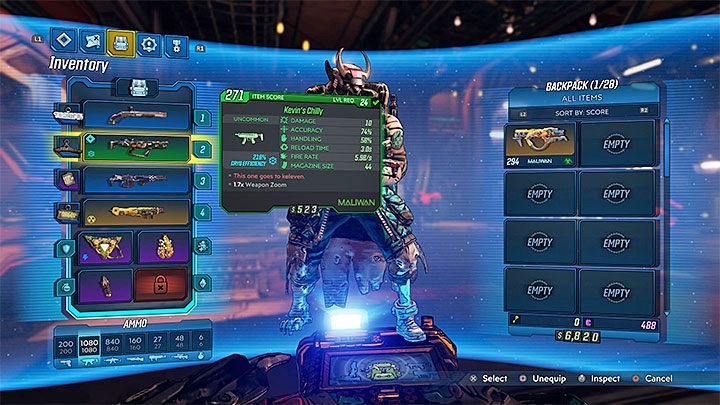Switch to the highlighted inventory backpack tab
720x405 pixels.
click(x=121, y=42)
